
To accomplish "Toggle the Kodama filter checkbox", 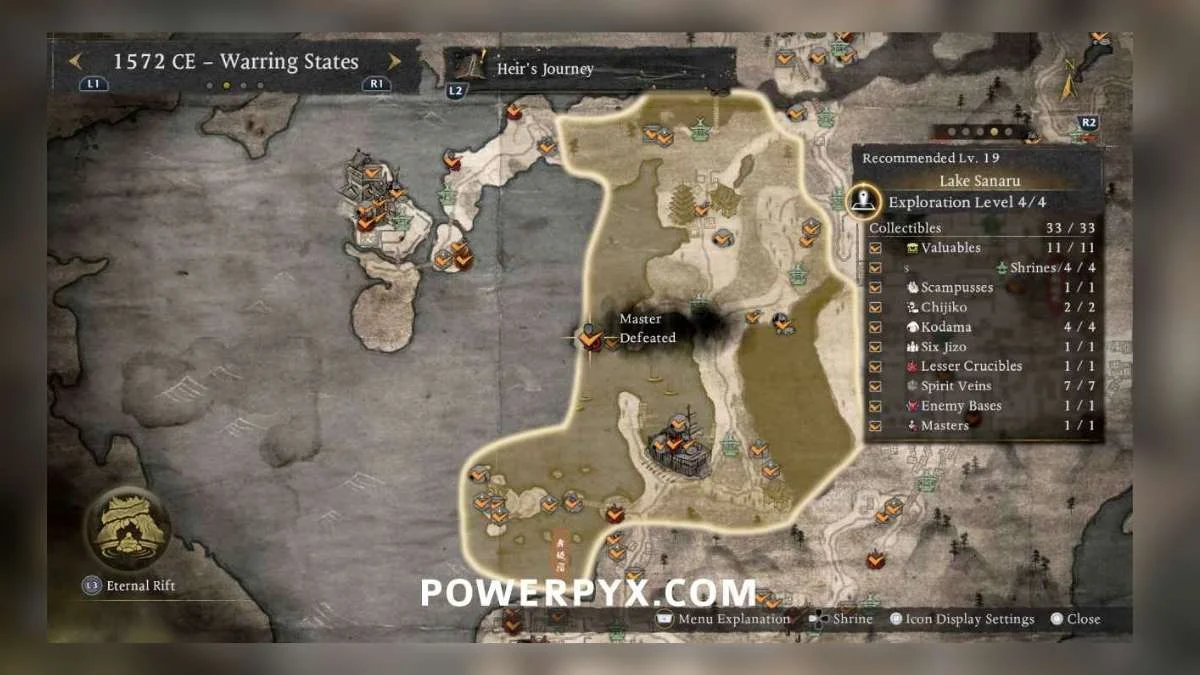I will [876, 327].
